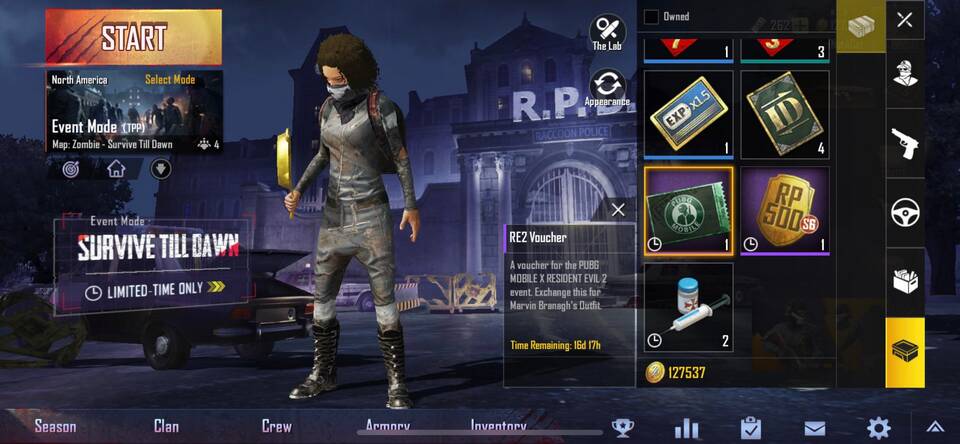Open the Select Mode panel
This screenshot has height=444, width=960.
pos(169,79)
